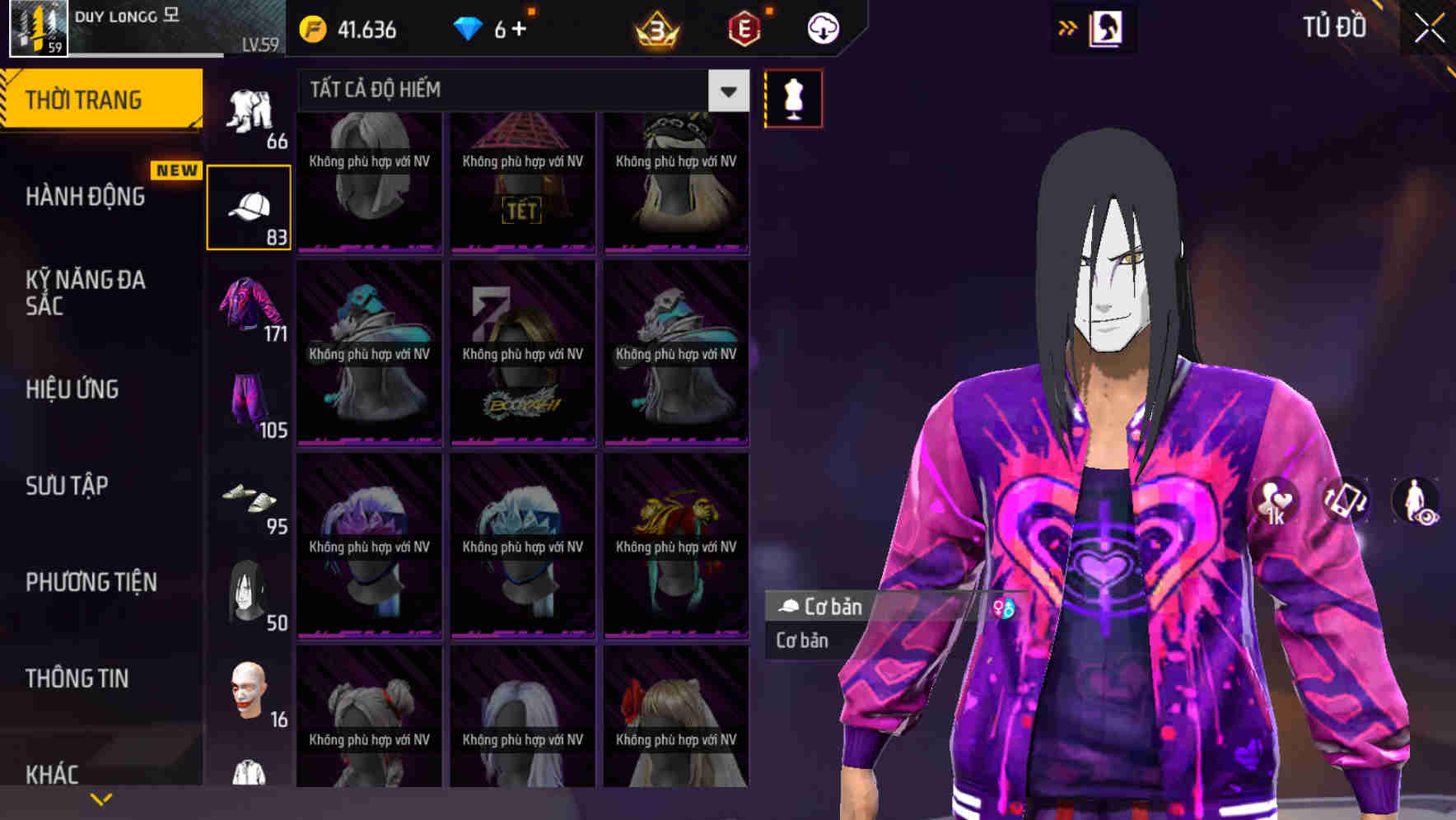Viewport: 1456px width, 820px height.
Task: Select the jacket category icon labeled 171
Action: pyautogui.click(x=250, y=309)
